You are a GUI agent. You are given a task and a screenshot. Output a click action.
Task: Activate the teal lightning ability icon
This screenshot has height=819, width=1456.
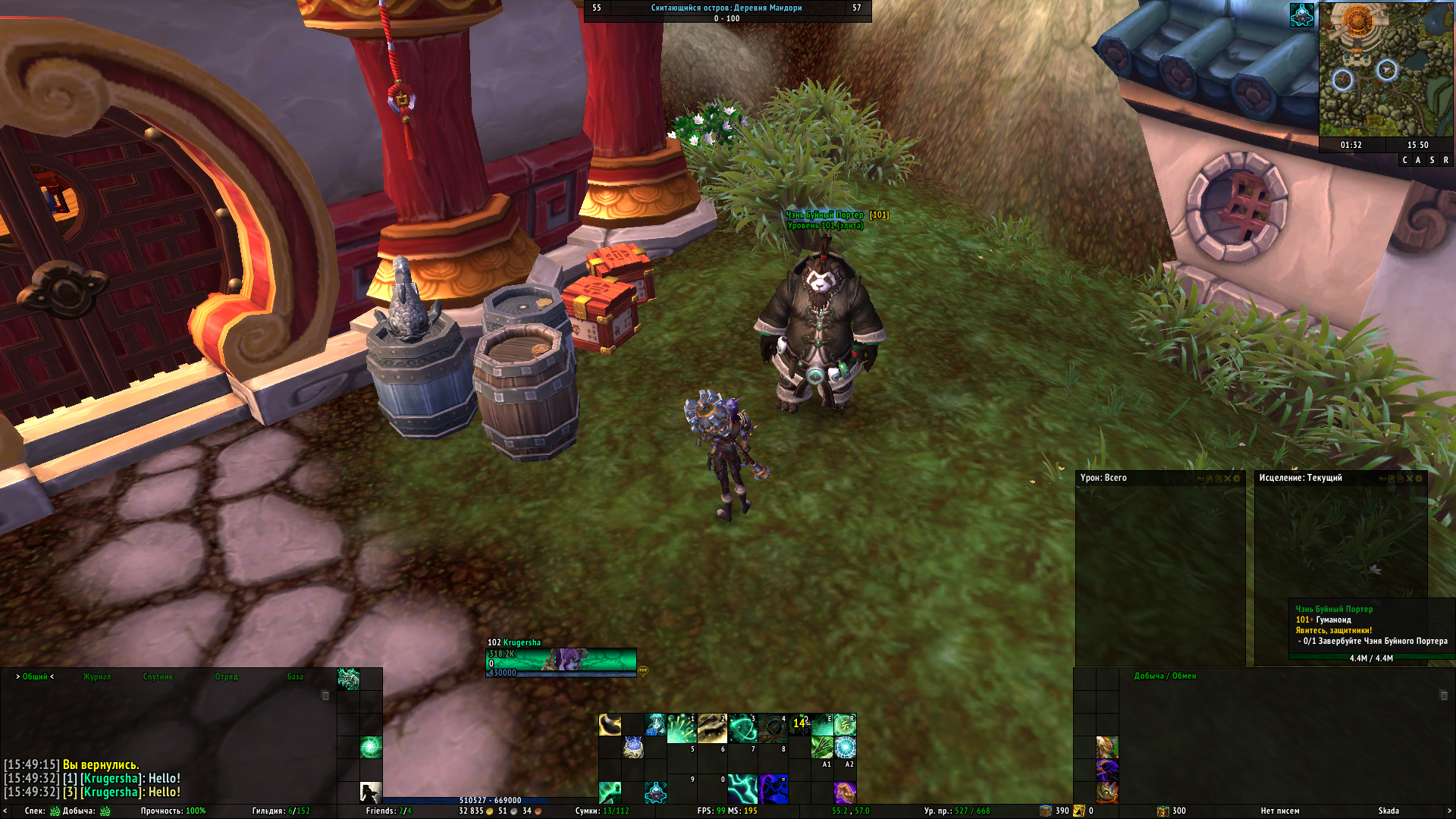coord(742,789)
